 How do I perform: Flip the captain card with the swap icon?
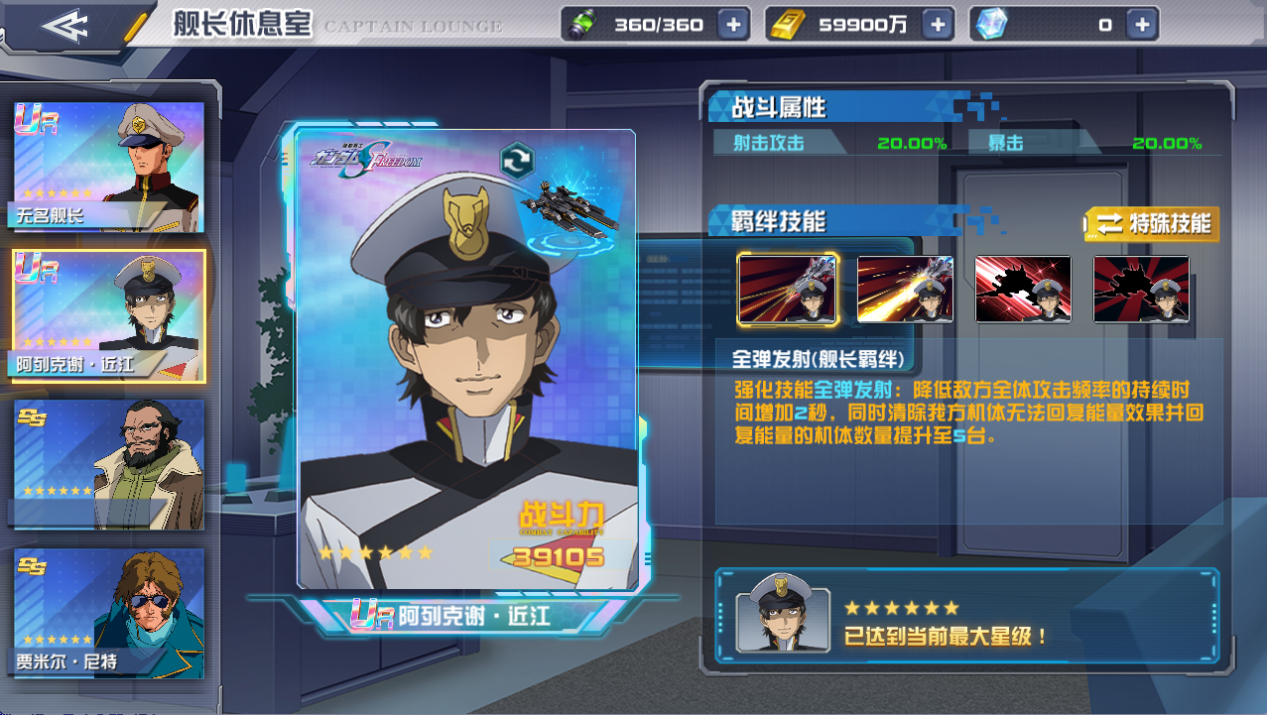(517, 161)
